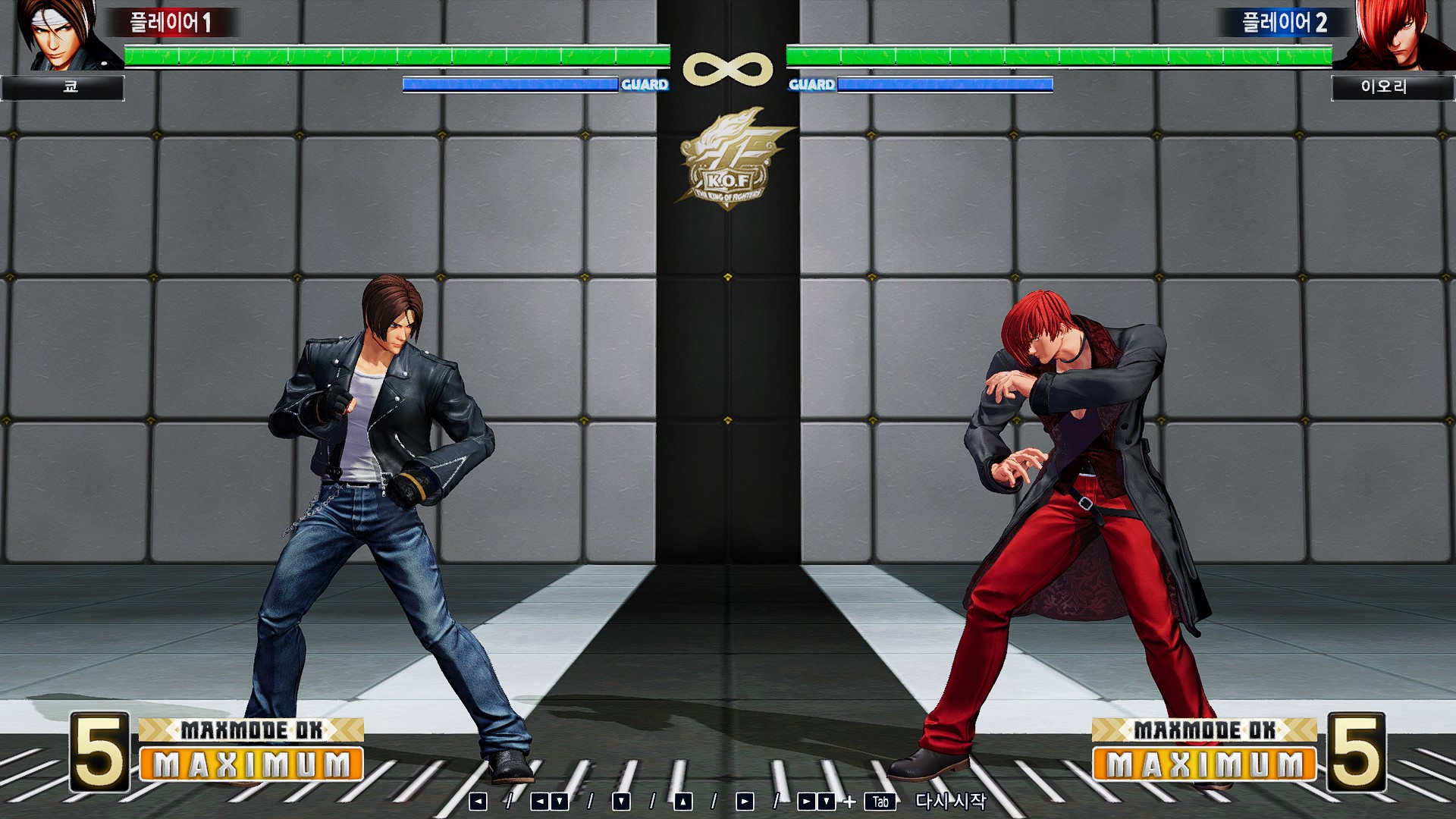This screenshot has width=1456, height=819.
Task: Click the up arrow input key icon
Action: point(683,800)
